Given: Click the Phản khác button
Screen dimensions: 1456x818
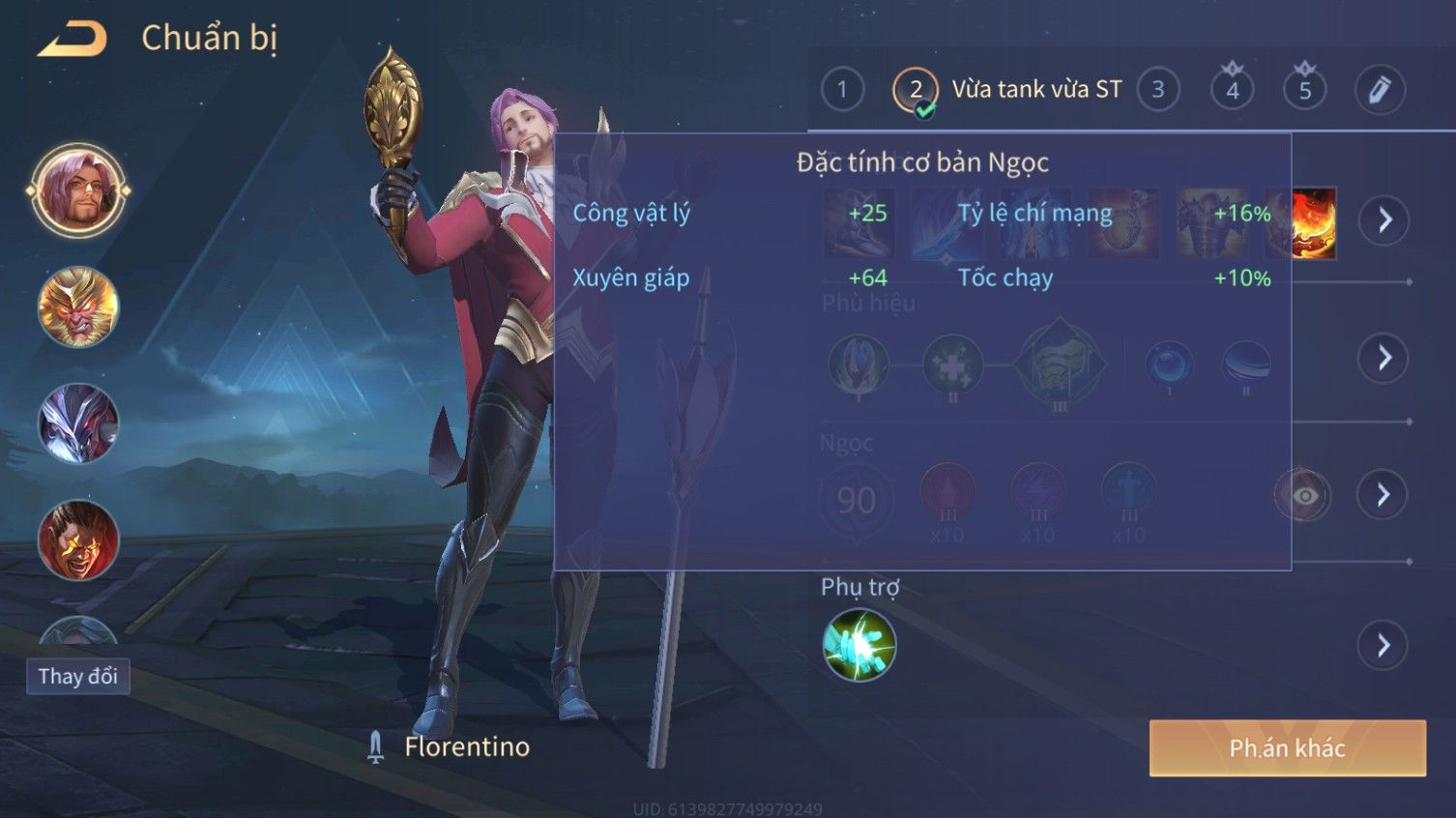Looking at the screenshot, I should coord(1287,747).
